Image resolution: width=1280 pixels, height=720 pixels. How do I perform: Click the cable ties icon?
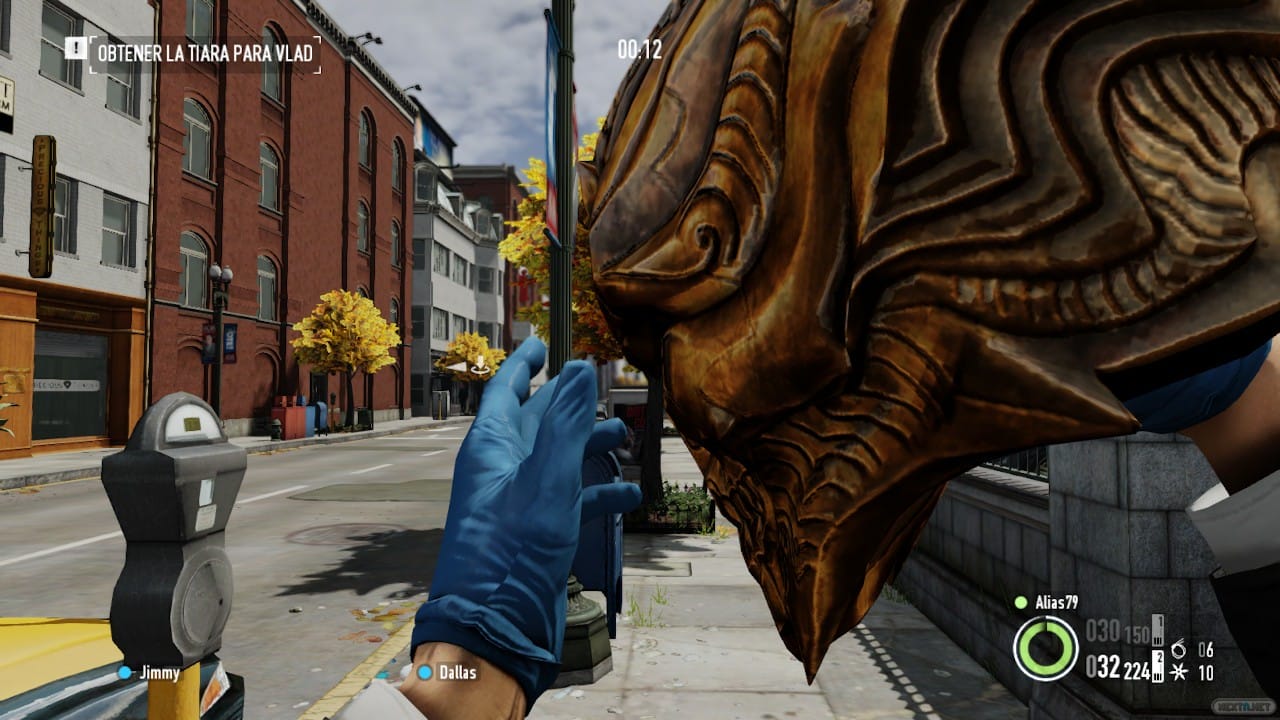(1178, 649)
